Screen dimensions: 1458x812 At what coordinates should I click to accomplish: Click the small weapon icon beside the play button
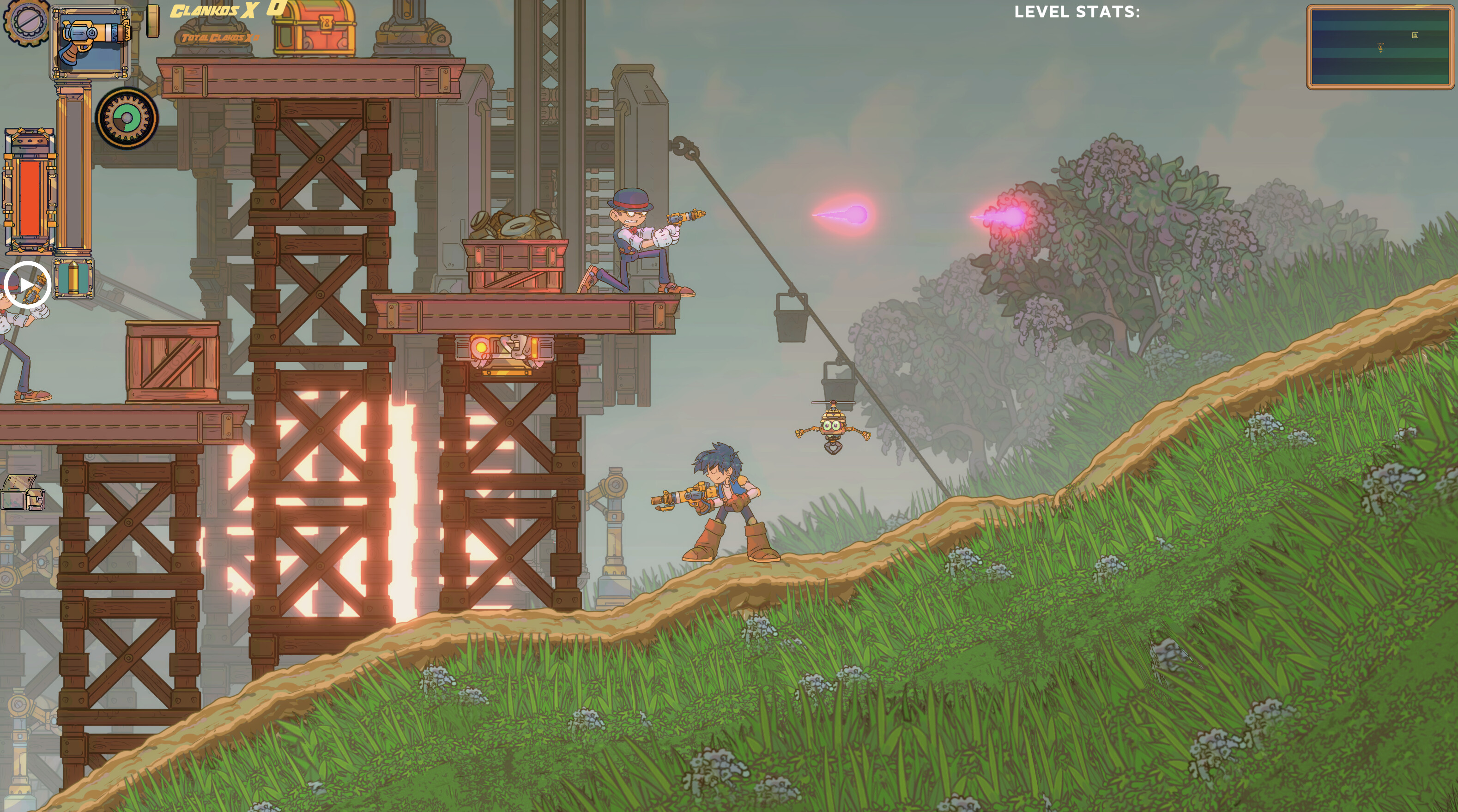click(x=36, y=289)
